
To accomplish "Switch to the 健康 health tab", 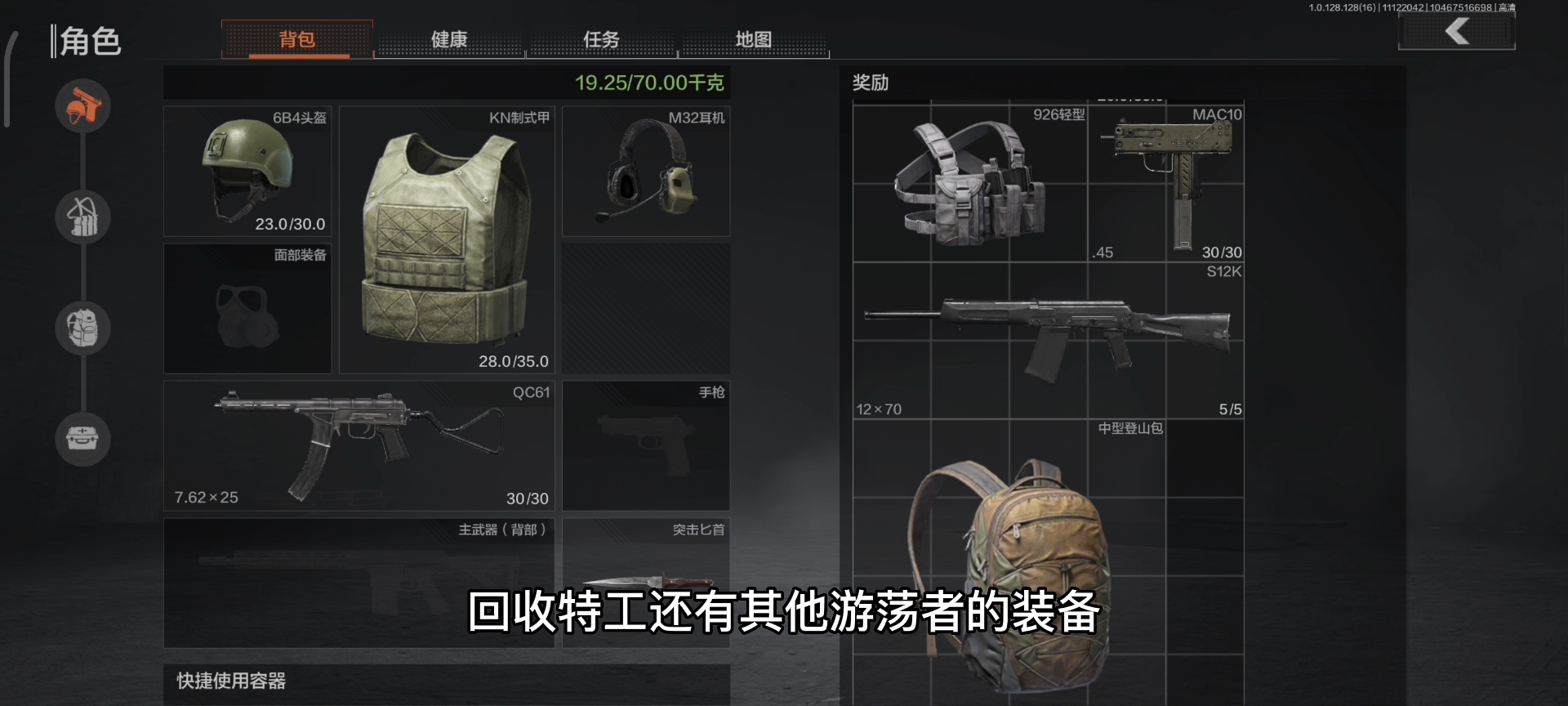I will [448, 39].
